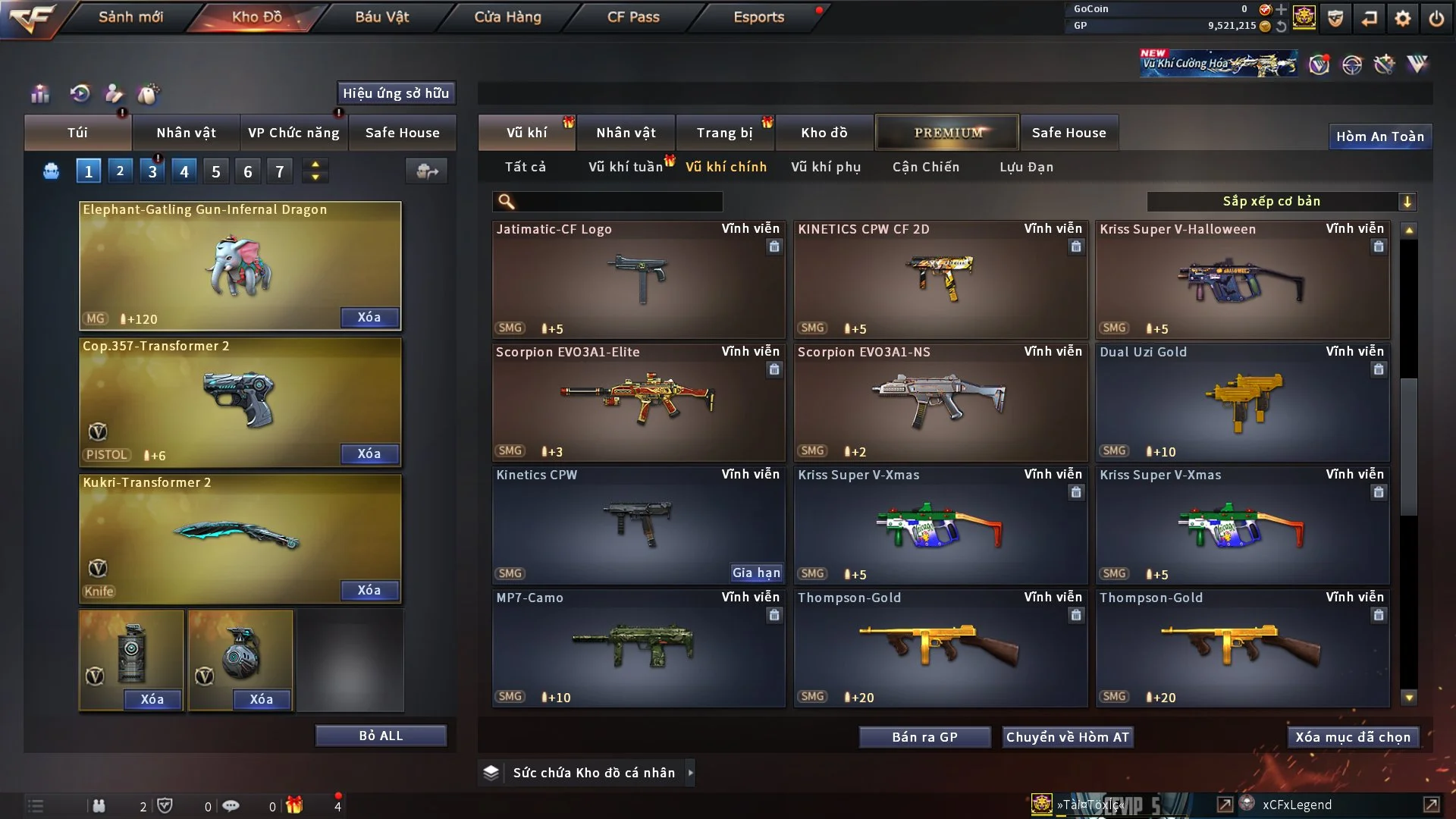Go to the Sảnh mới lobby
1456x819 pixels.
pyautogui.click(x=130, y=17)
